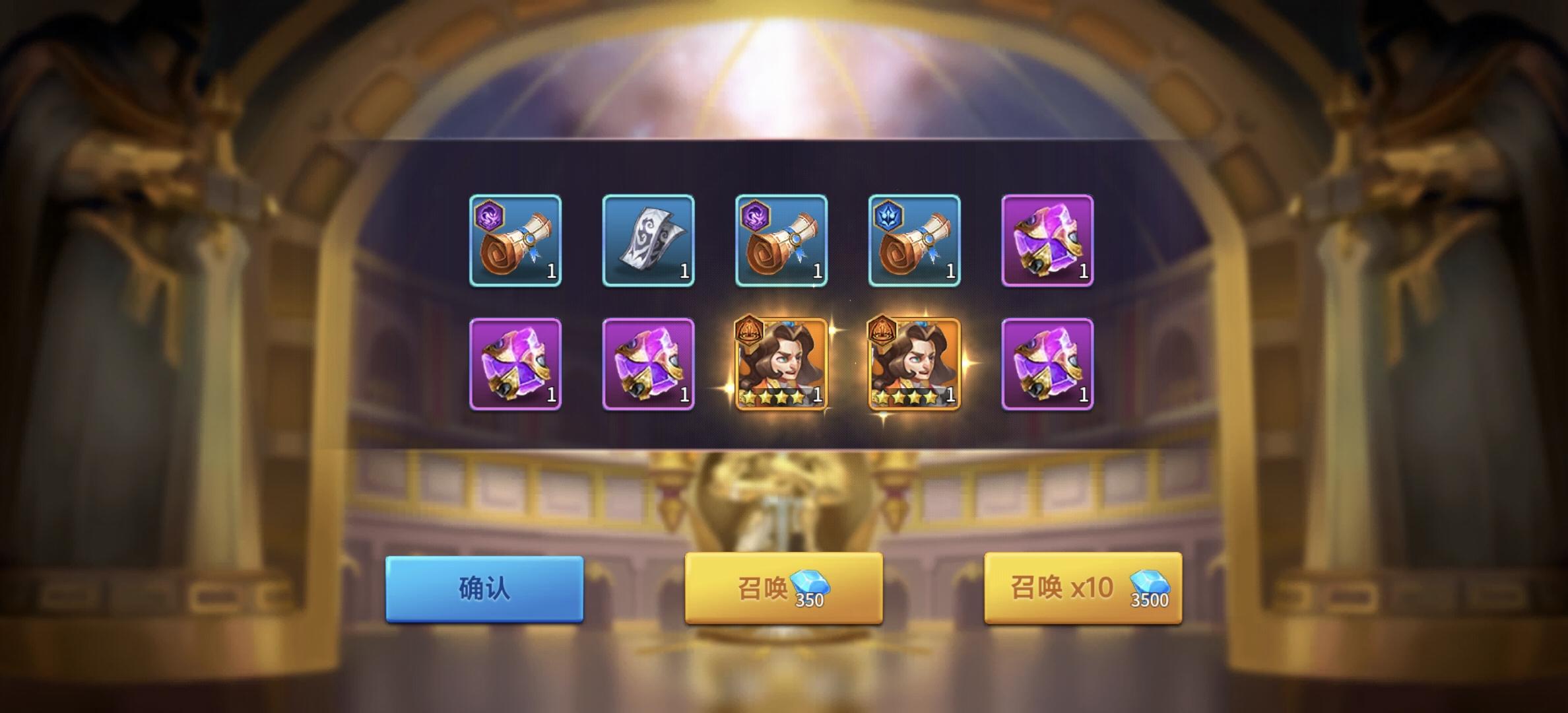
Task: Select the scroll with blue faction emblem
Action: tap(914, 241)
